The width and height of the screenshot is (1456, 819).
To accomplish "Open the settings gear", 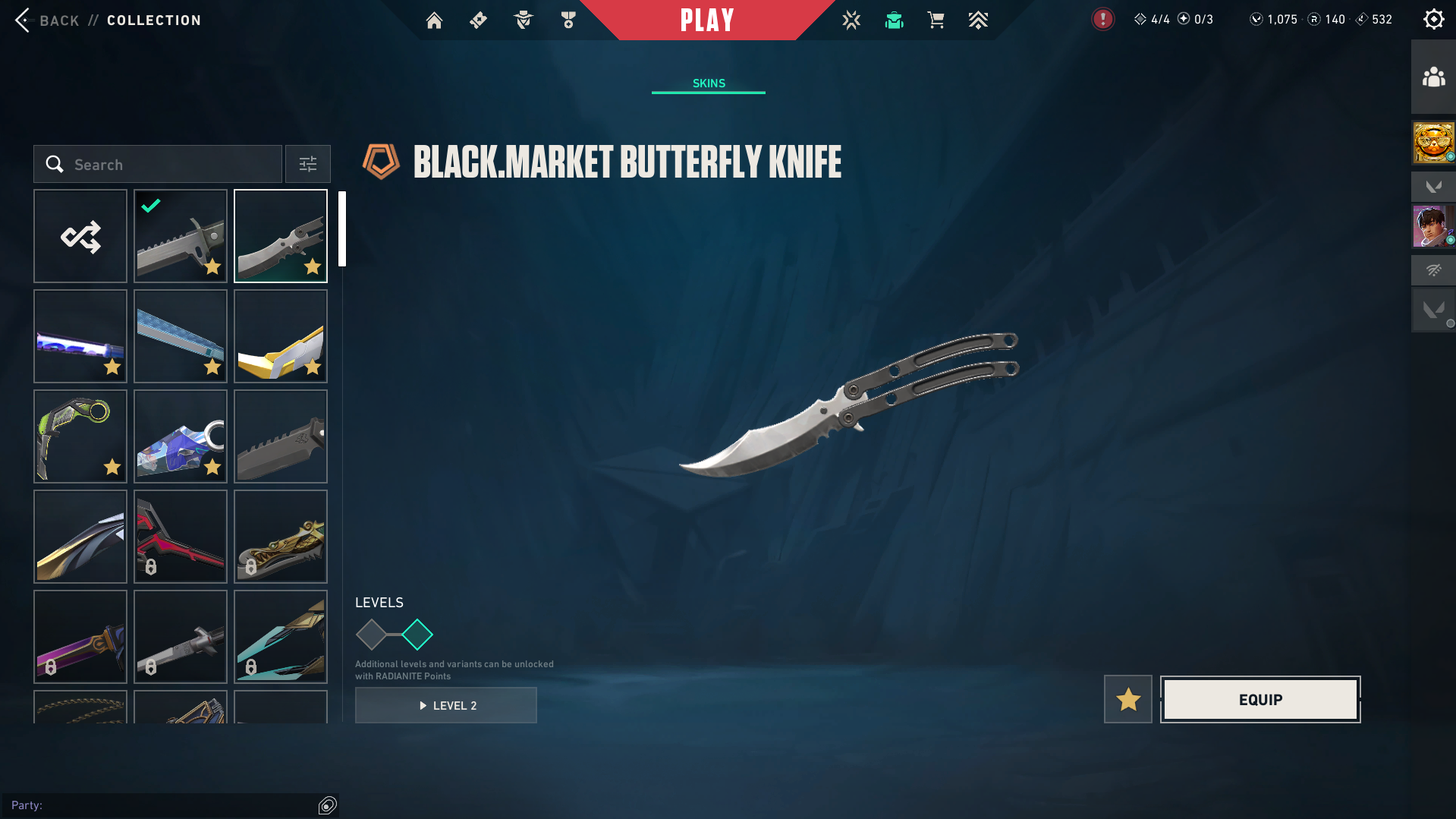I will point(1433,20).
